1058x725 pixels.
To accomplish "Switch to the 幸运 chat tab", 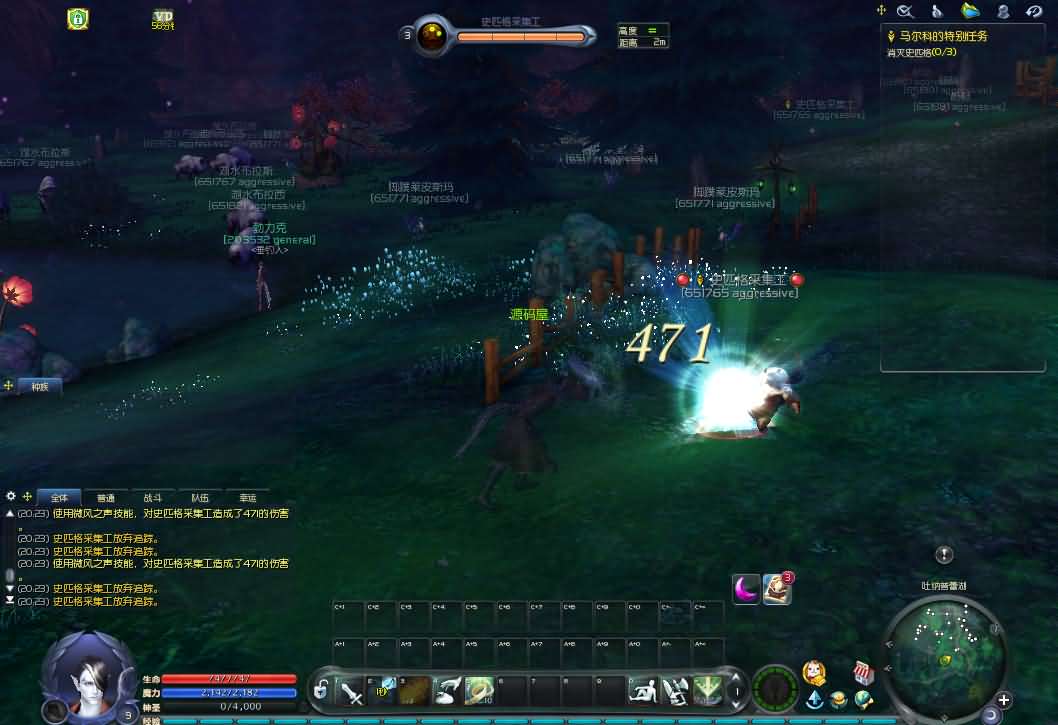I will pos(247,497).
